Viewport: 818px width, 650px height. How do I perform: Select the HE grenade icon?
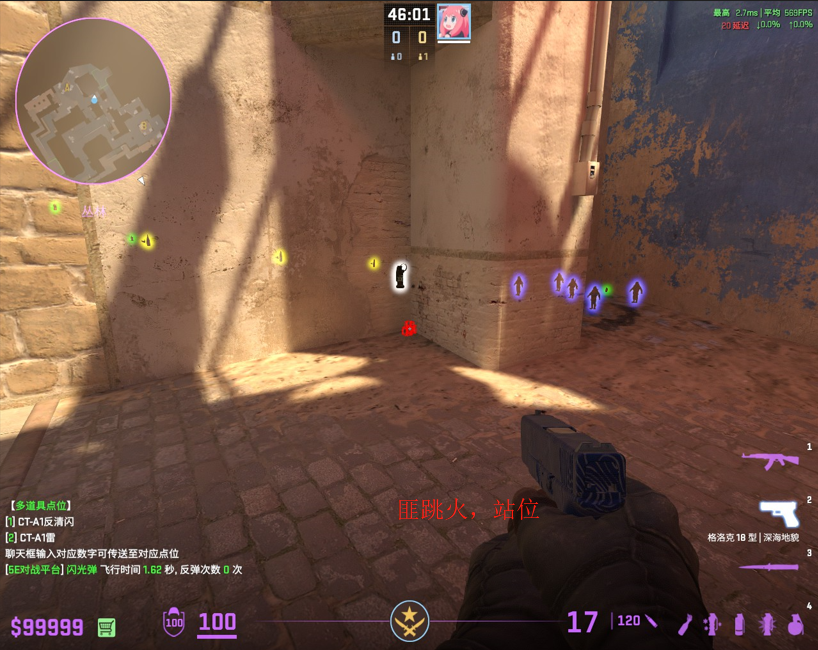click(795, 624)
